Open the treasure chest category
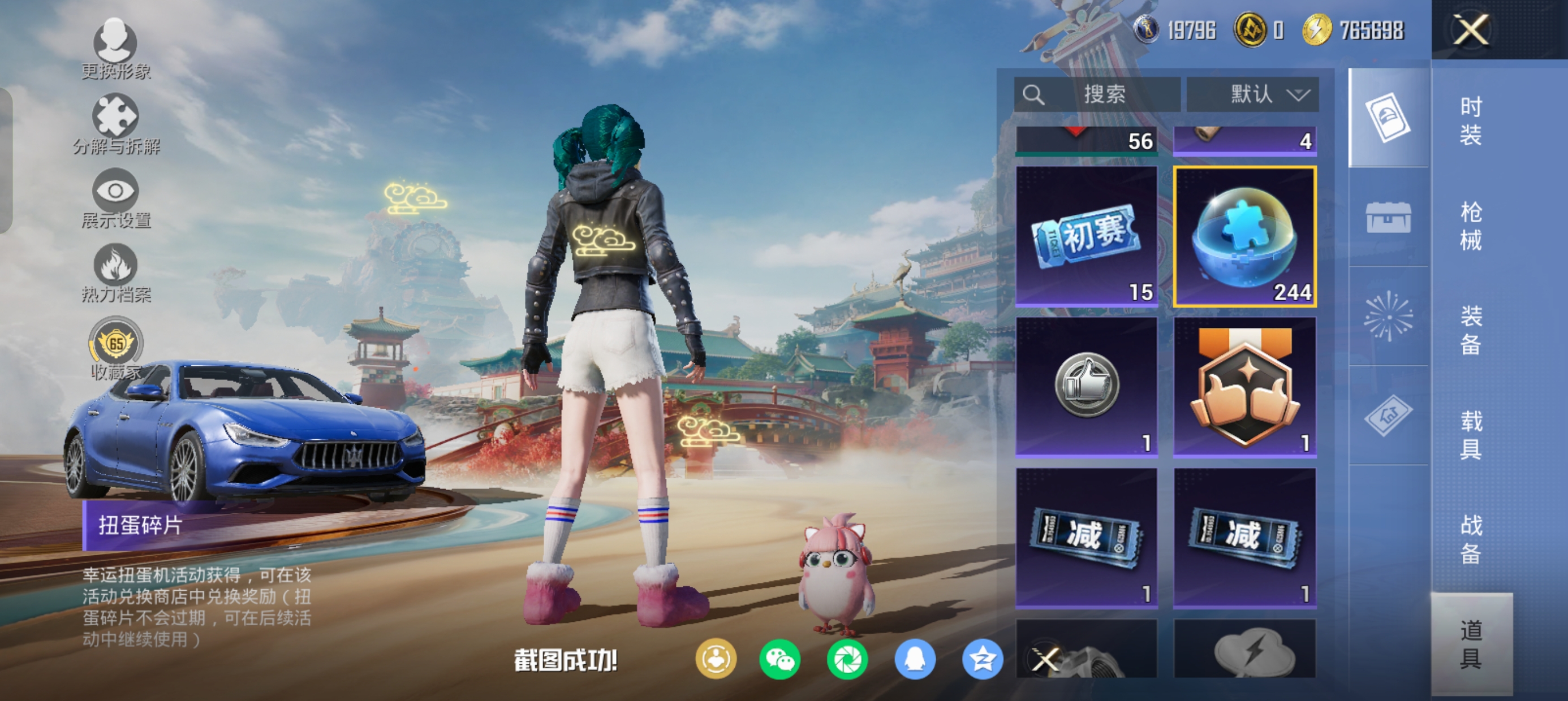 1389,217
